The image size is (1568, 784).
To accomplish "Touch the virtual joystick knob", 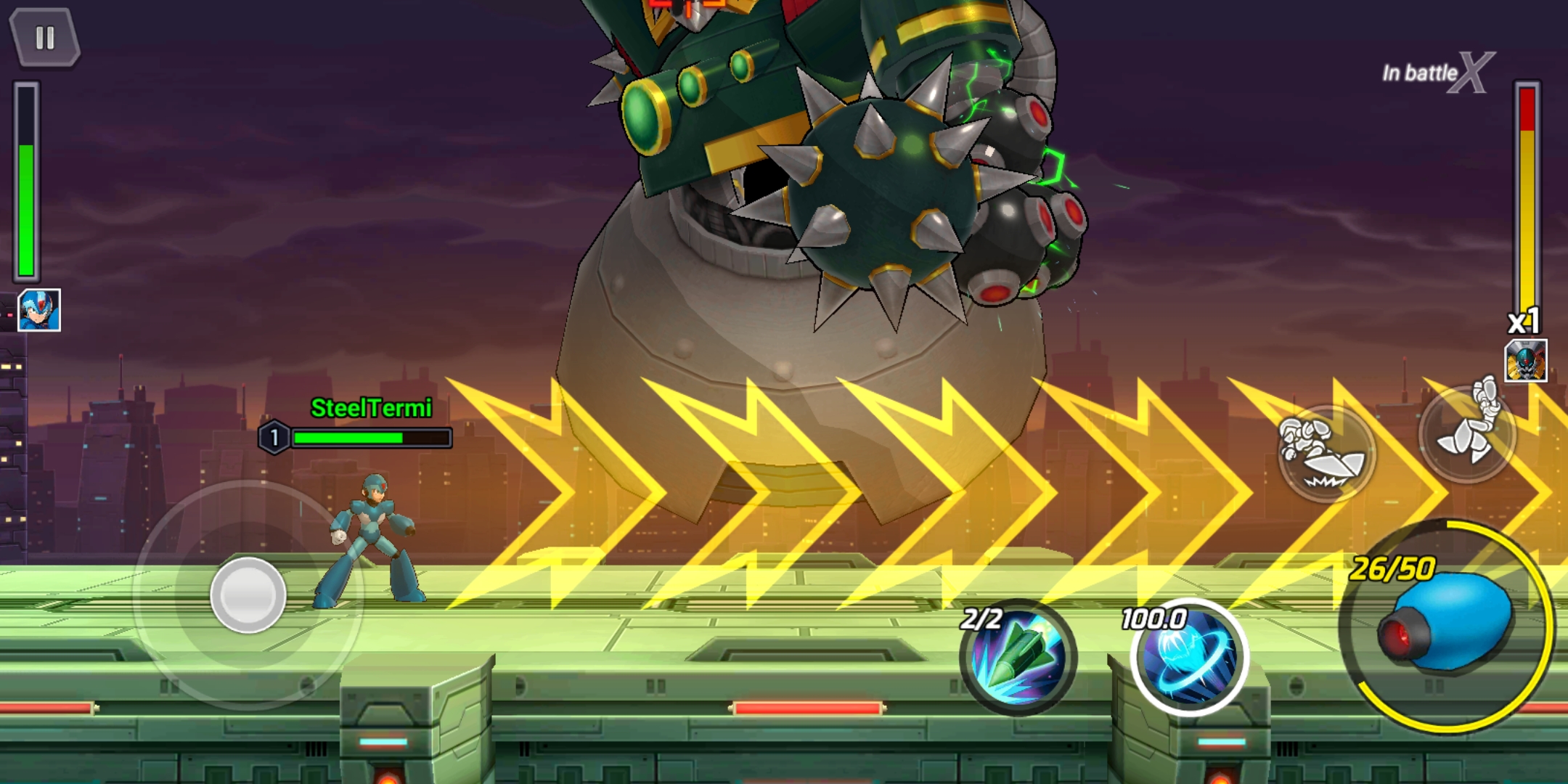I will click(248, 595).
